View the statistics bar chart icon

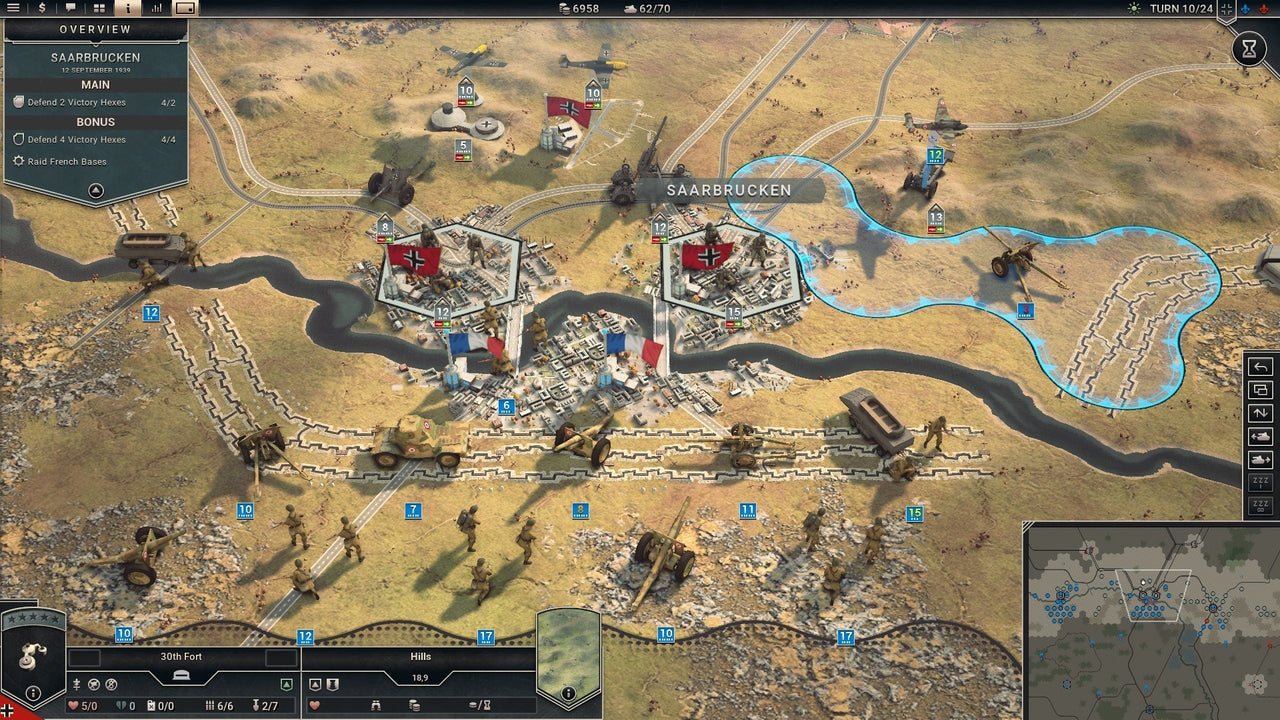coord(158,8)
